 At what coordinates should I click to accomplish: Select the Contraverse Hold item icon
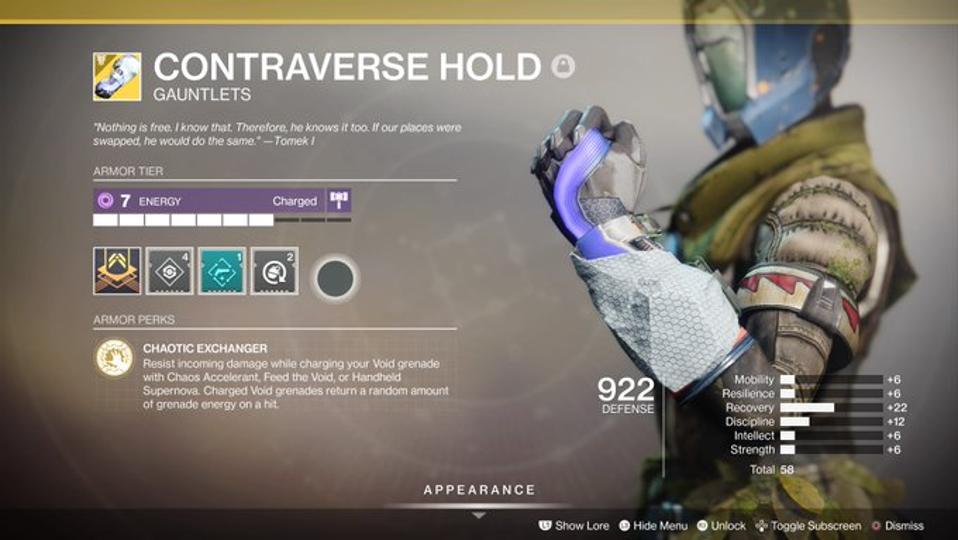(117, 77)
